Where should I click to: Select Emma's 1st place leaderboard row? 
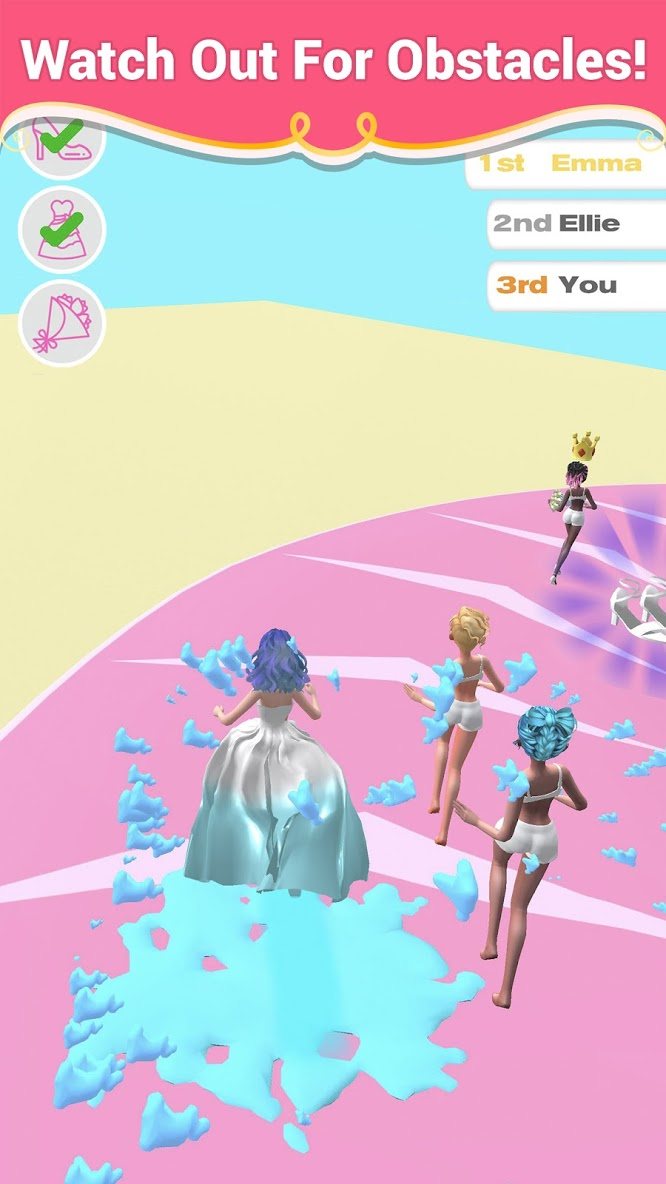point(565,164)
